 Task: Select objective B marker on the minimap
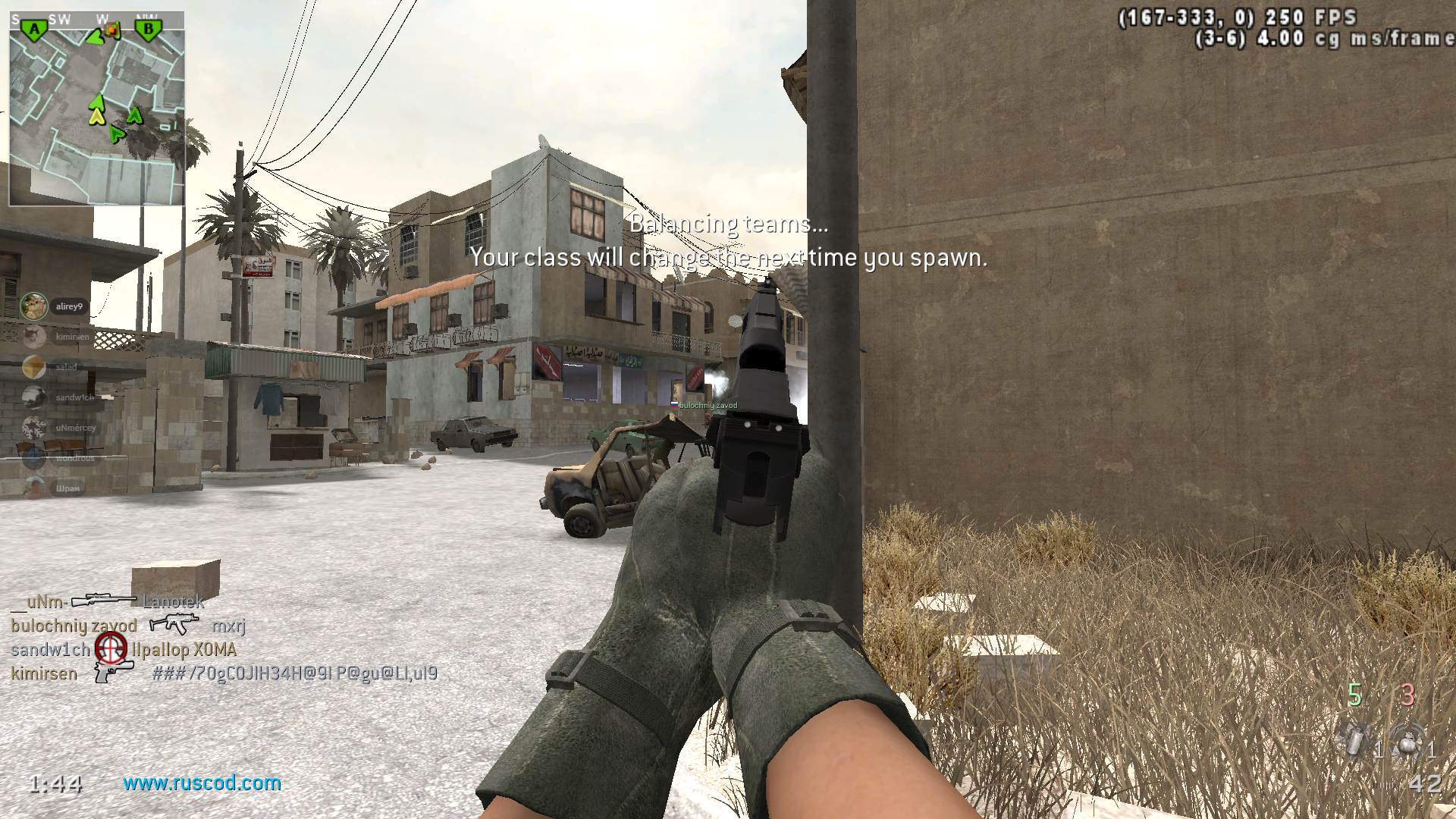[x=149, y=30]
